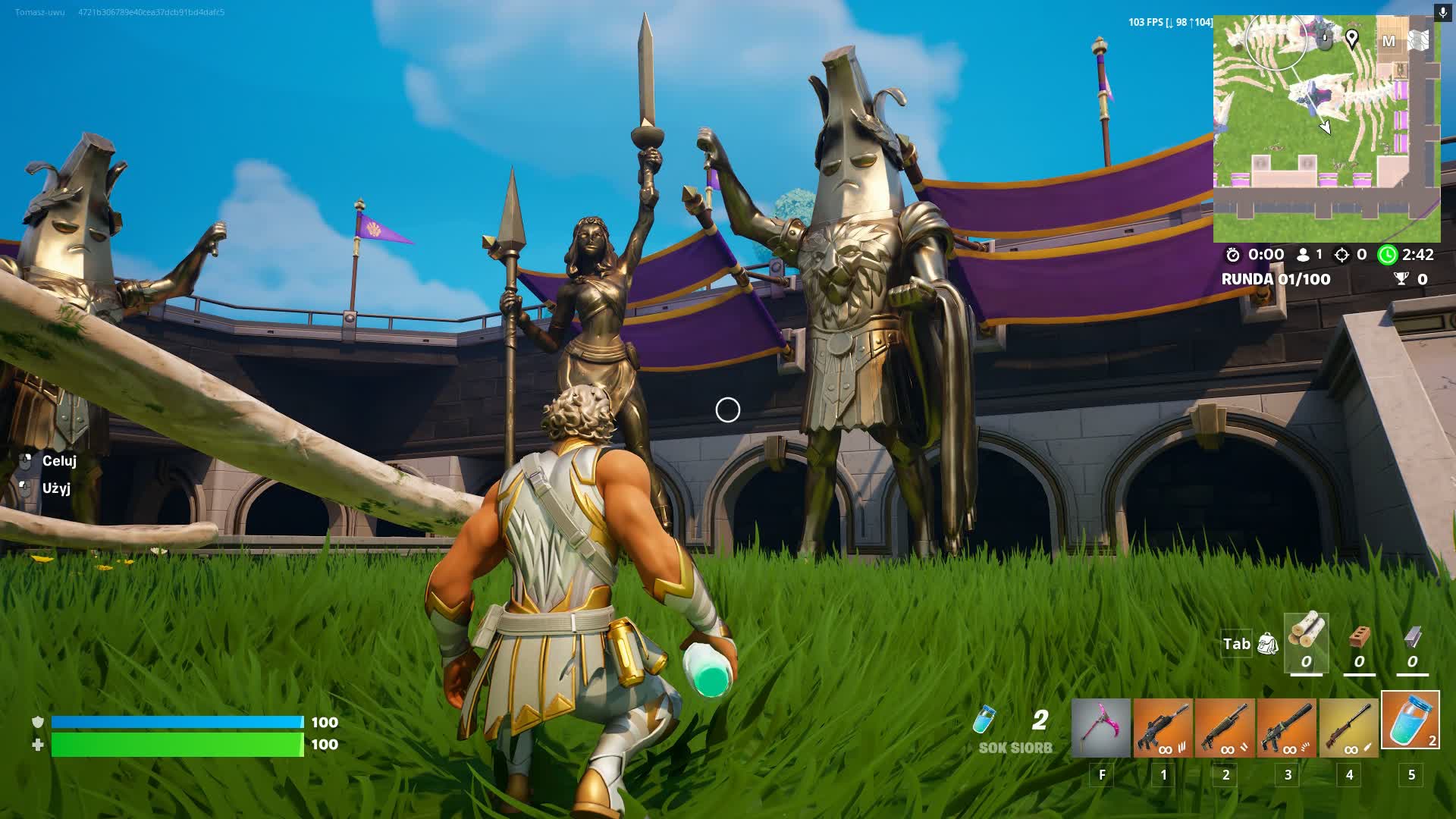This screenshot has width=1456, height=819.
Task: Equip the pump shotgun in slot 2
Action: click(1225, 728)
